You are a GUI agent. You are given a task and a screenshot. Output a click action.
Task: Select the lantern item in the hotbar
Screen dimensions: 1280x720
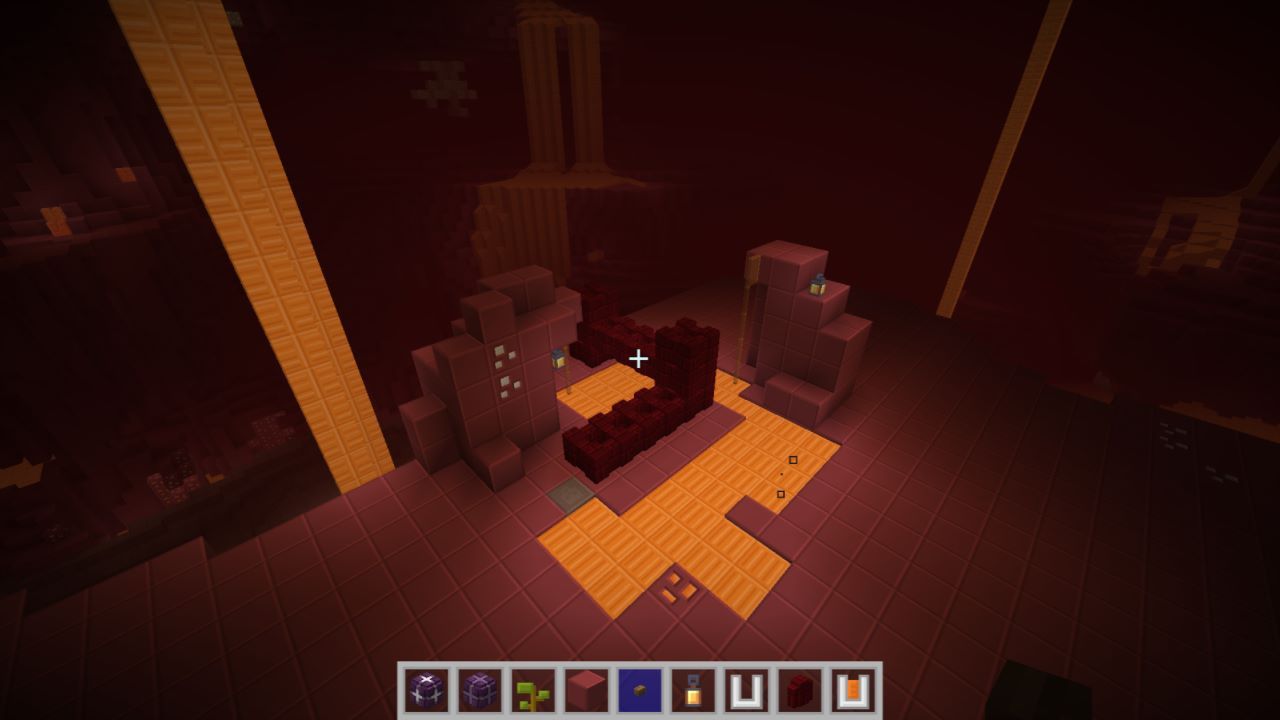691,690
